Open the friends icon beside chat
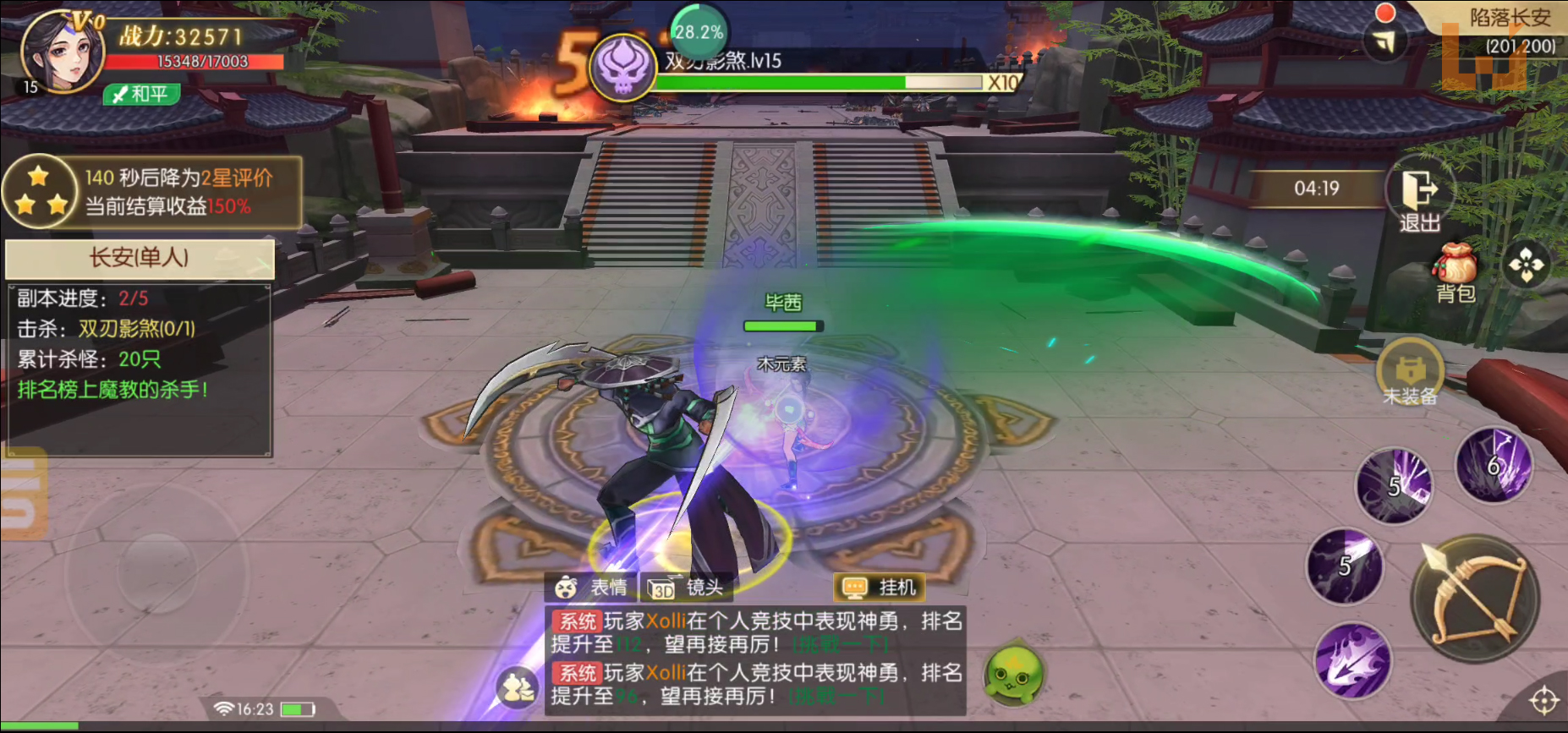 pyautogui.click(x=517, y=687)
